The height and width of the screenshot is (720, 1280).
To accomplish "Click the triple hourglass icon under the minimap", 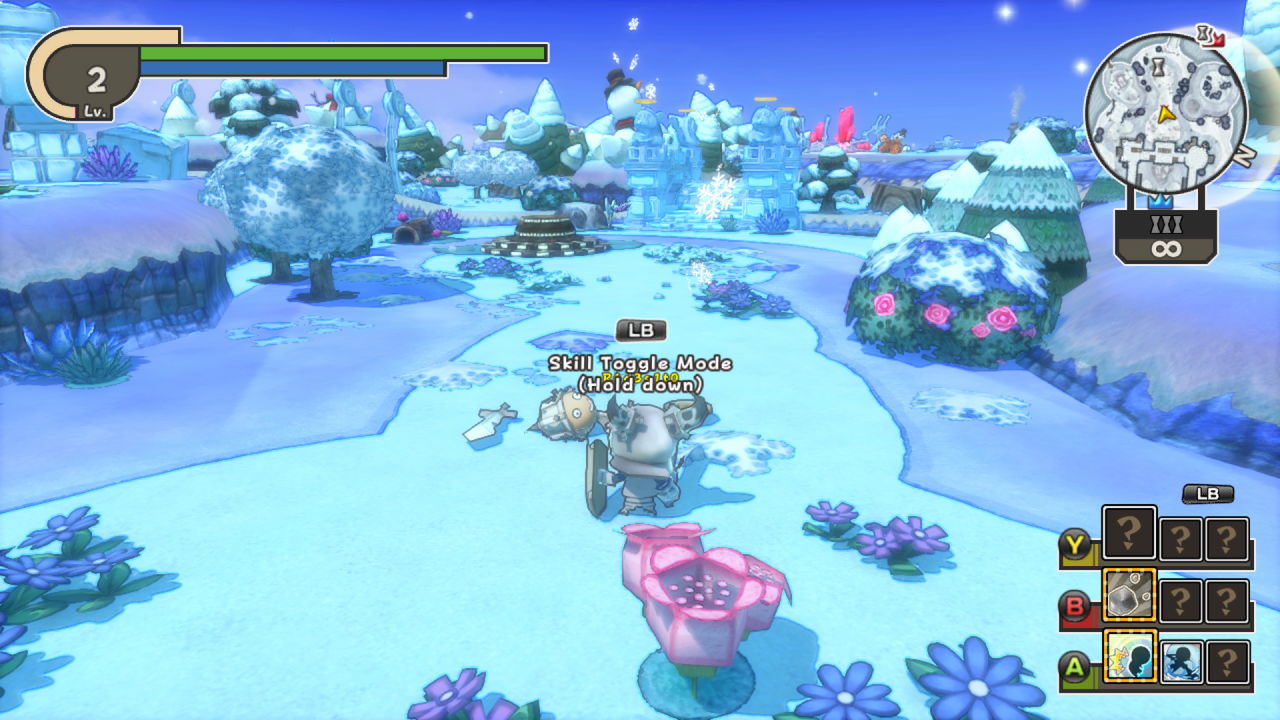I will pos(1166,222).
